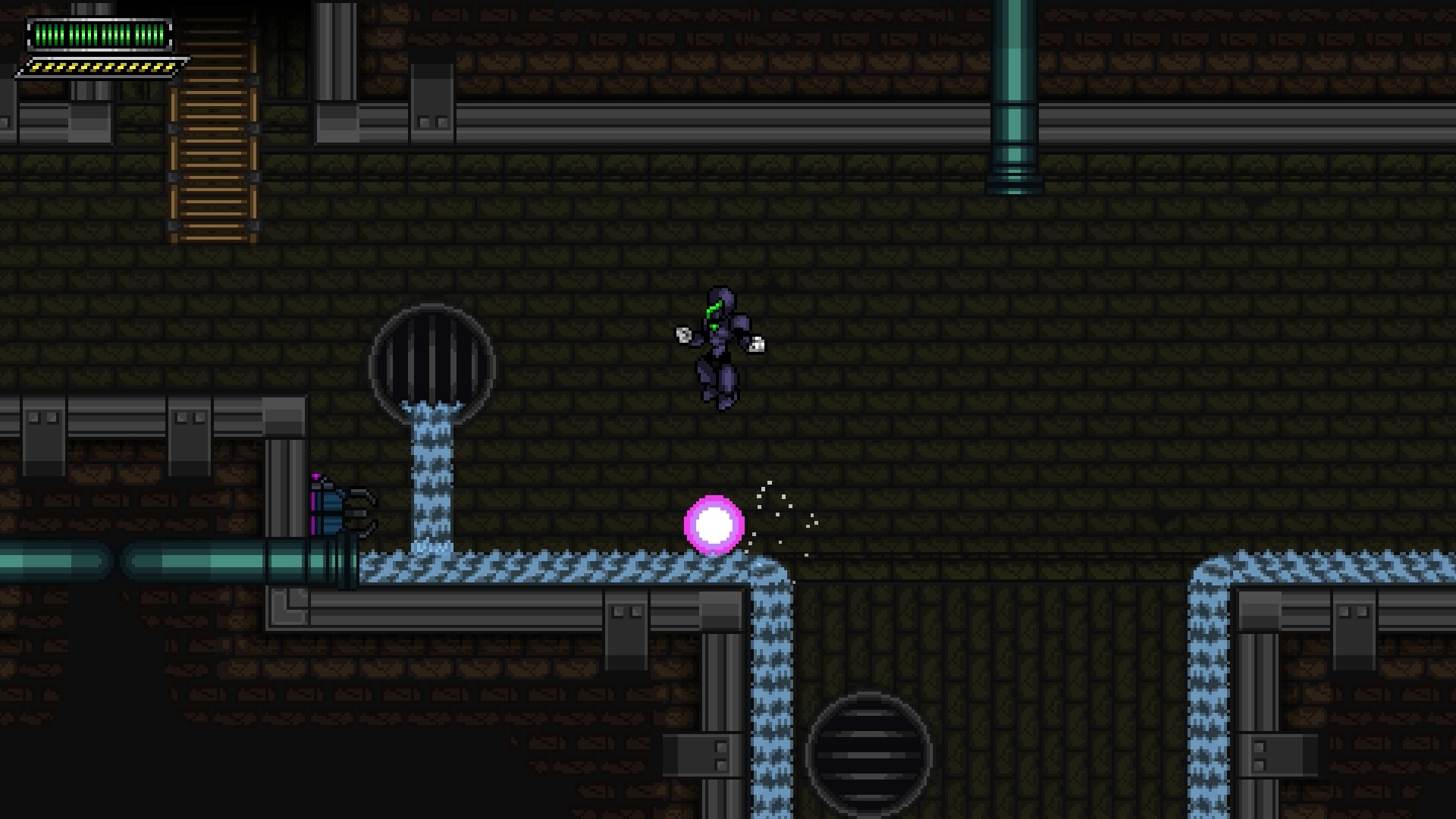
Task: Click the icy platform edge right of the orb
Action: (x=766, y=565)
